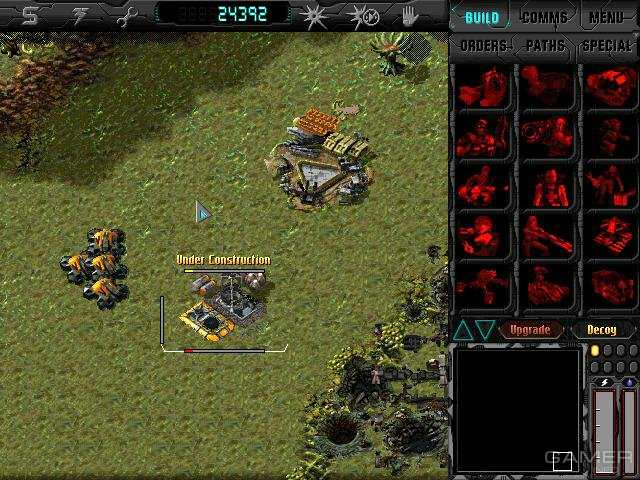Click the red Upgrade button
Viewport: 640px width, 480px height.
(x=529, y=329)
